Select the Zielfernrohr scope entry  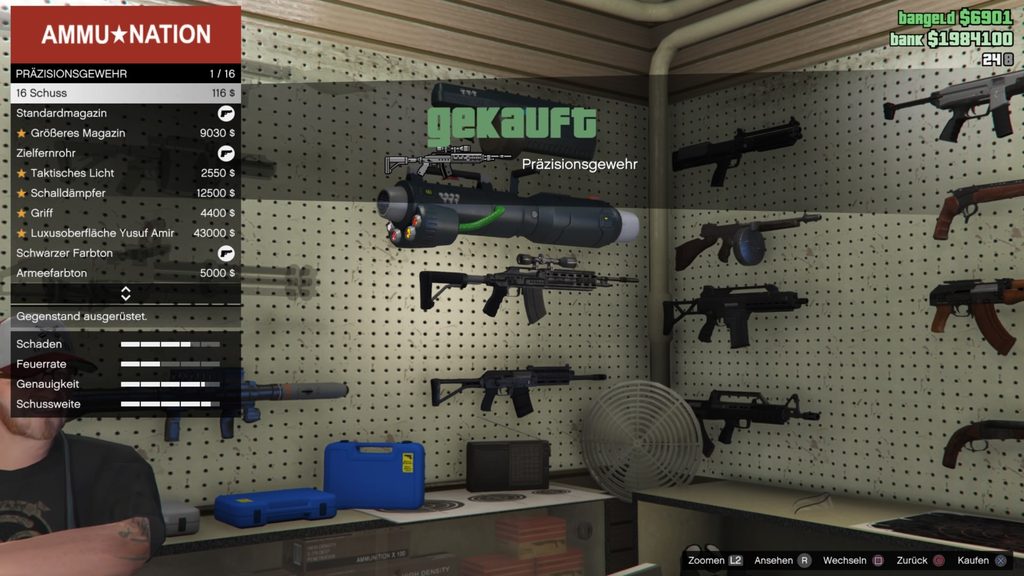coord(125,153)
